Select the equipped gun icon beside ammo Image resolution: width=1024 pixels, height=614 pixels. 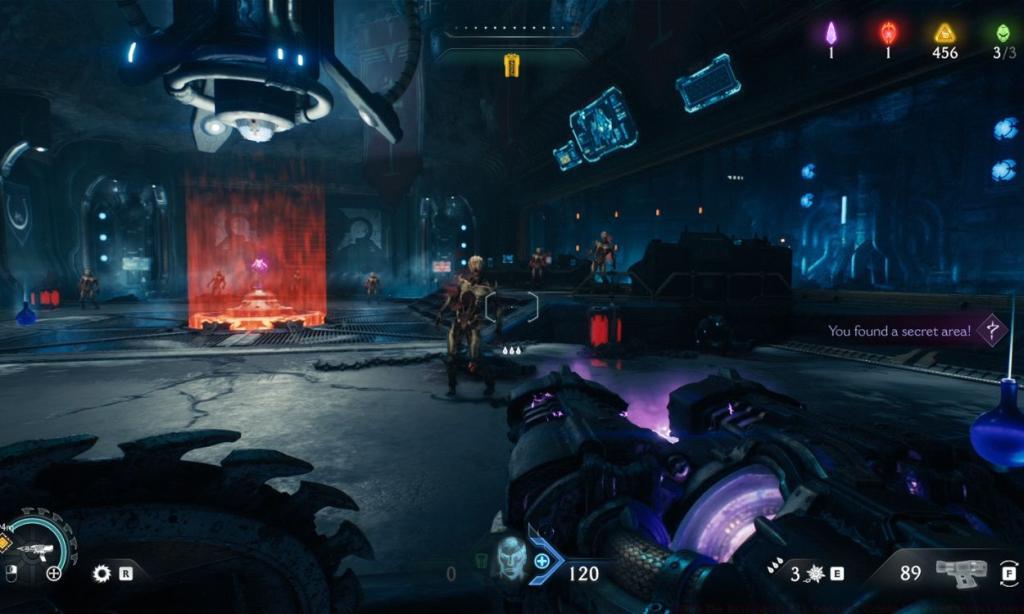[960, 572]
